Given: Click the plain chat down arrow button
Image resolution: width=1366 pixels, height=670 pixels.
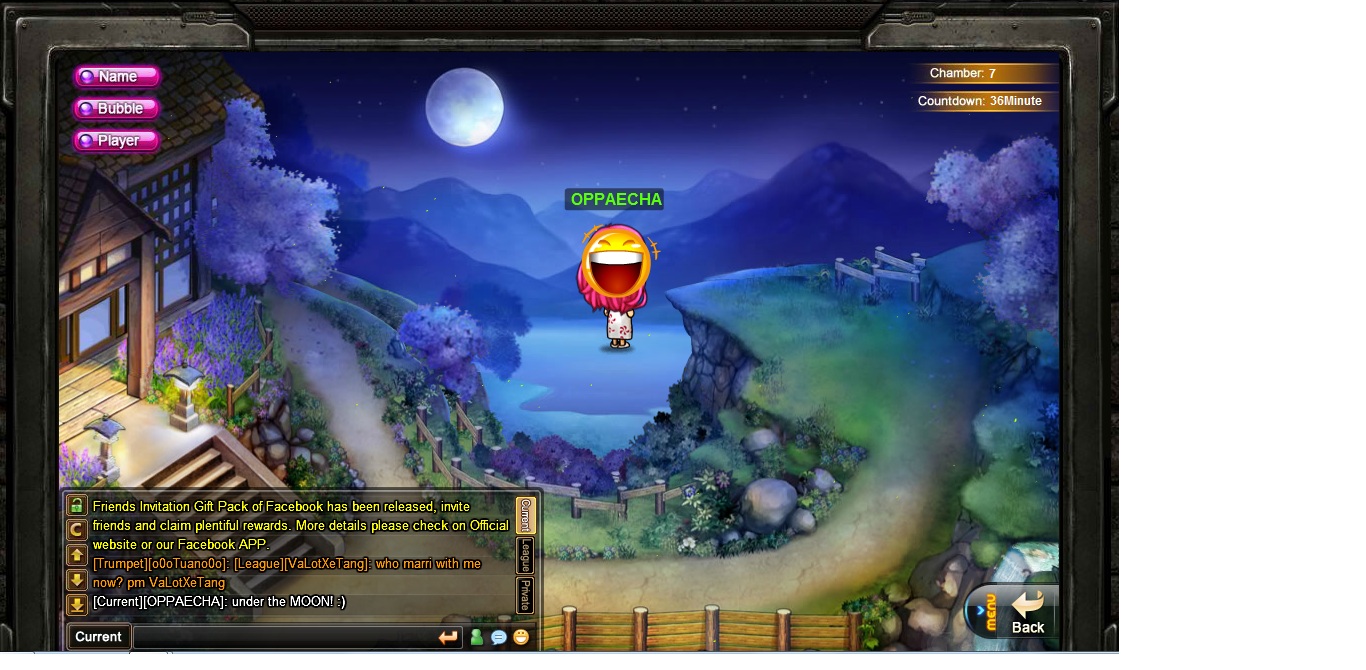Looking at the screenshot, I should tap(77, 580).
